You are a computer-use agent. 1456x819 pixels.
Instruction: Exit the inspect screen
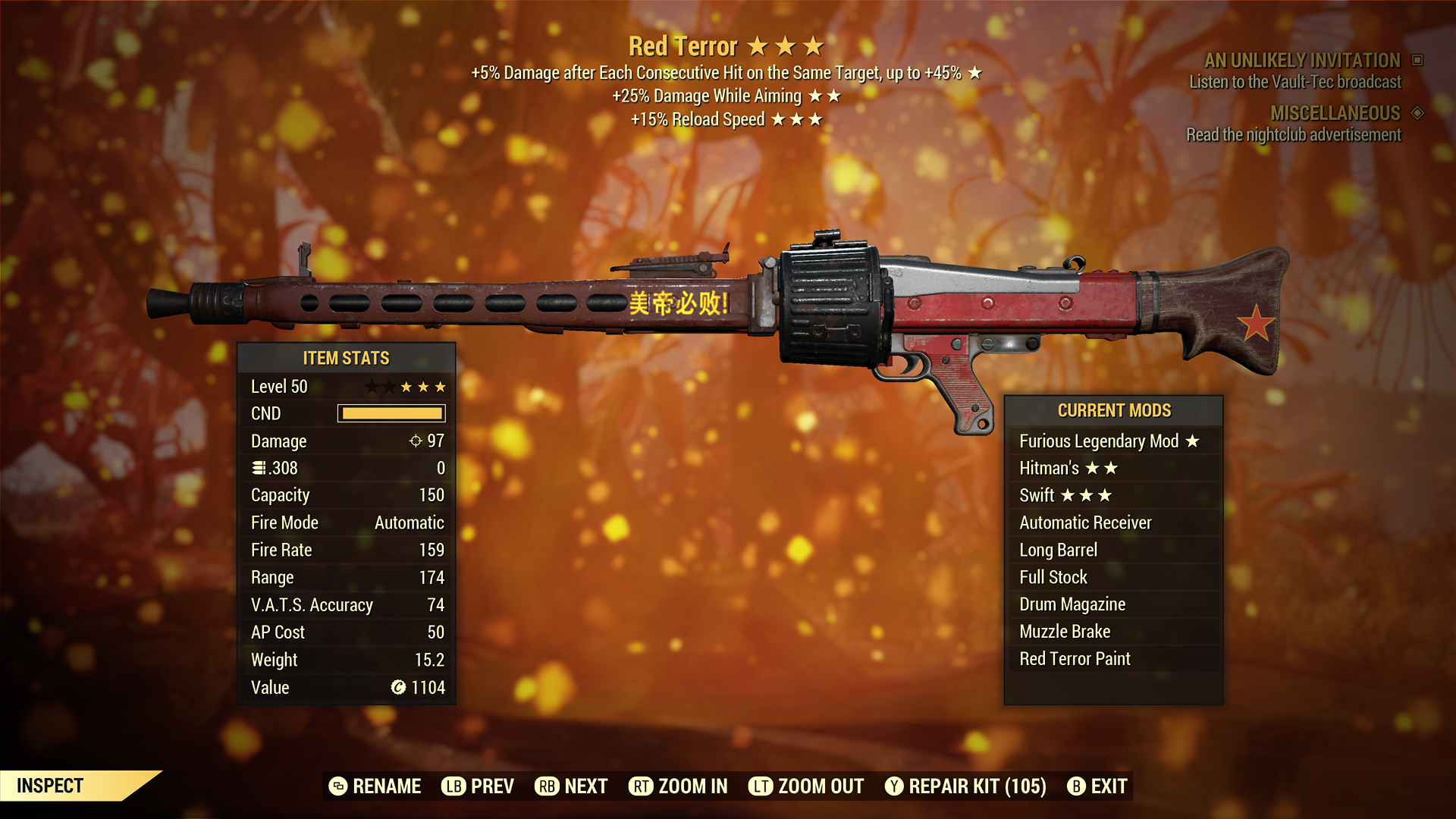click(1097, 786)
